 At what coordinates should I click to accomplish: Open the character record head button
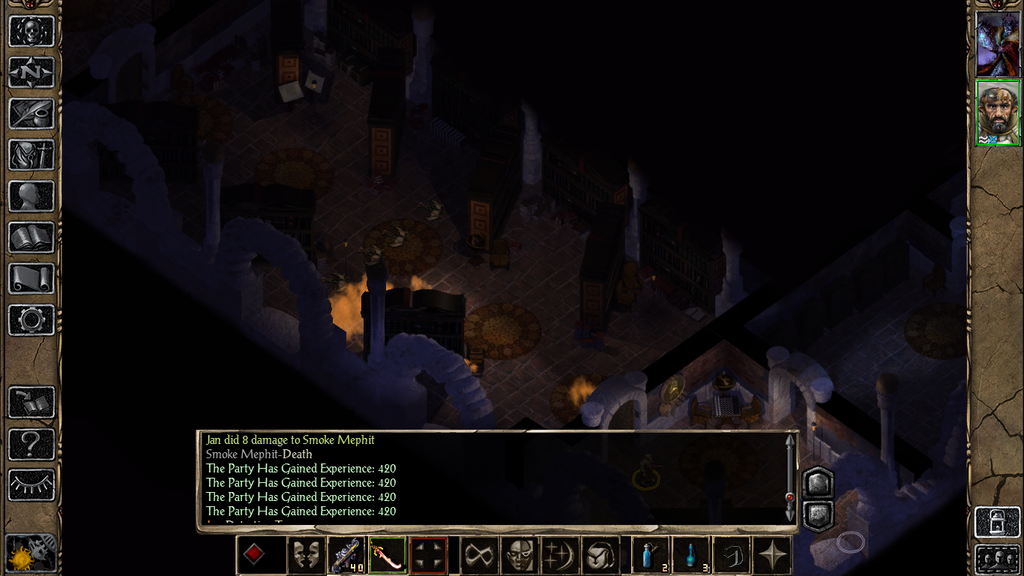tap(31, 196)
